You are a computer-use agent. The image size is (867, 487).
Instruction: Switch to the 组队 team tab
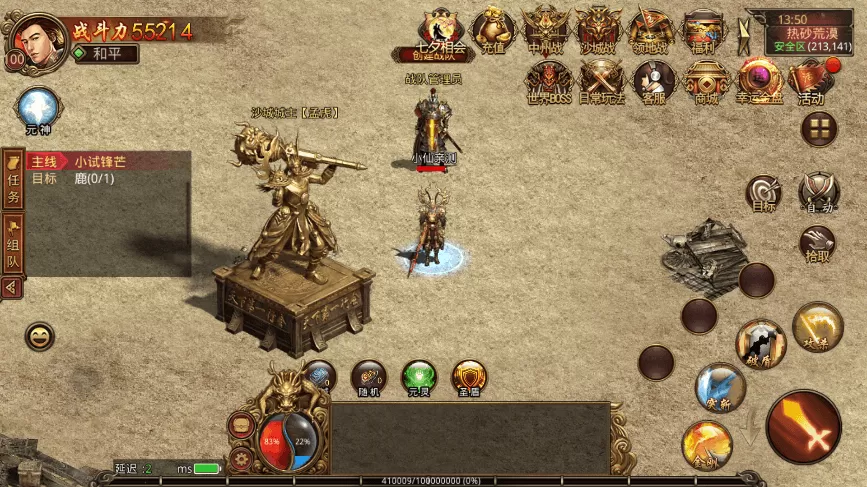(14, 243)
